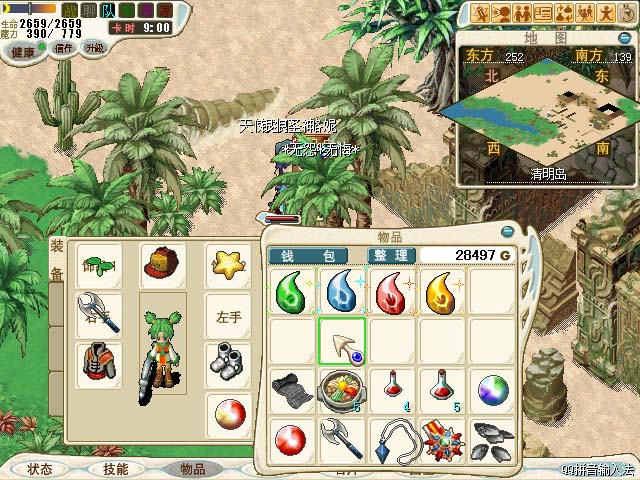Click the 升級 level-up button
The height and width of the screenshot is (480, 640).
click(96, 48)
